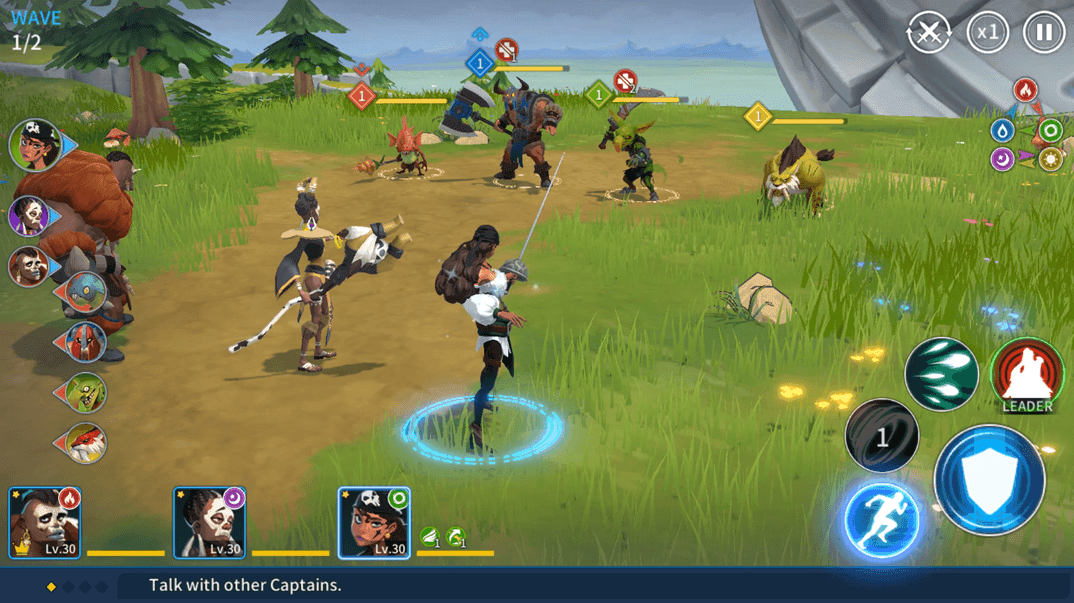
Task: Activate the Leader skill
Action: point(1027,376)
